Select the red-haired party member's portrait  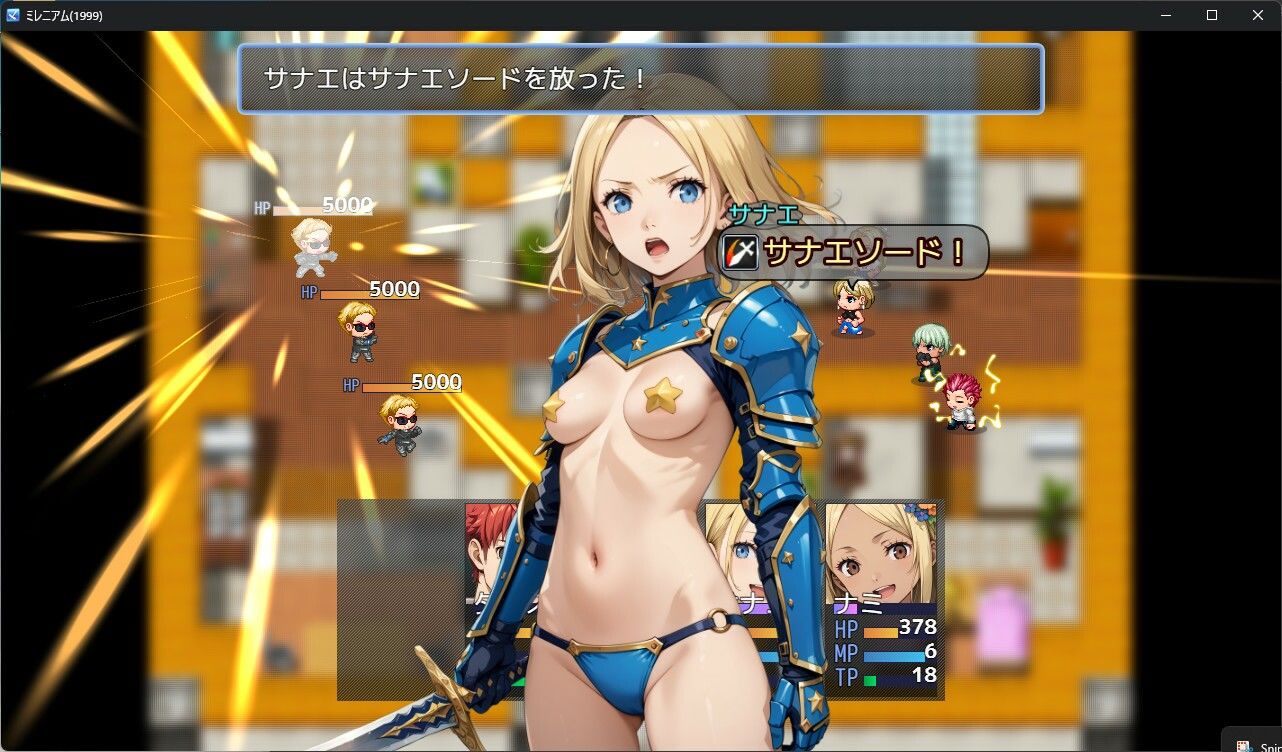click(x=491, y=548)
